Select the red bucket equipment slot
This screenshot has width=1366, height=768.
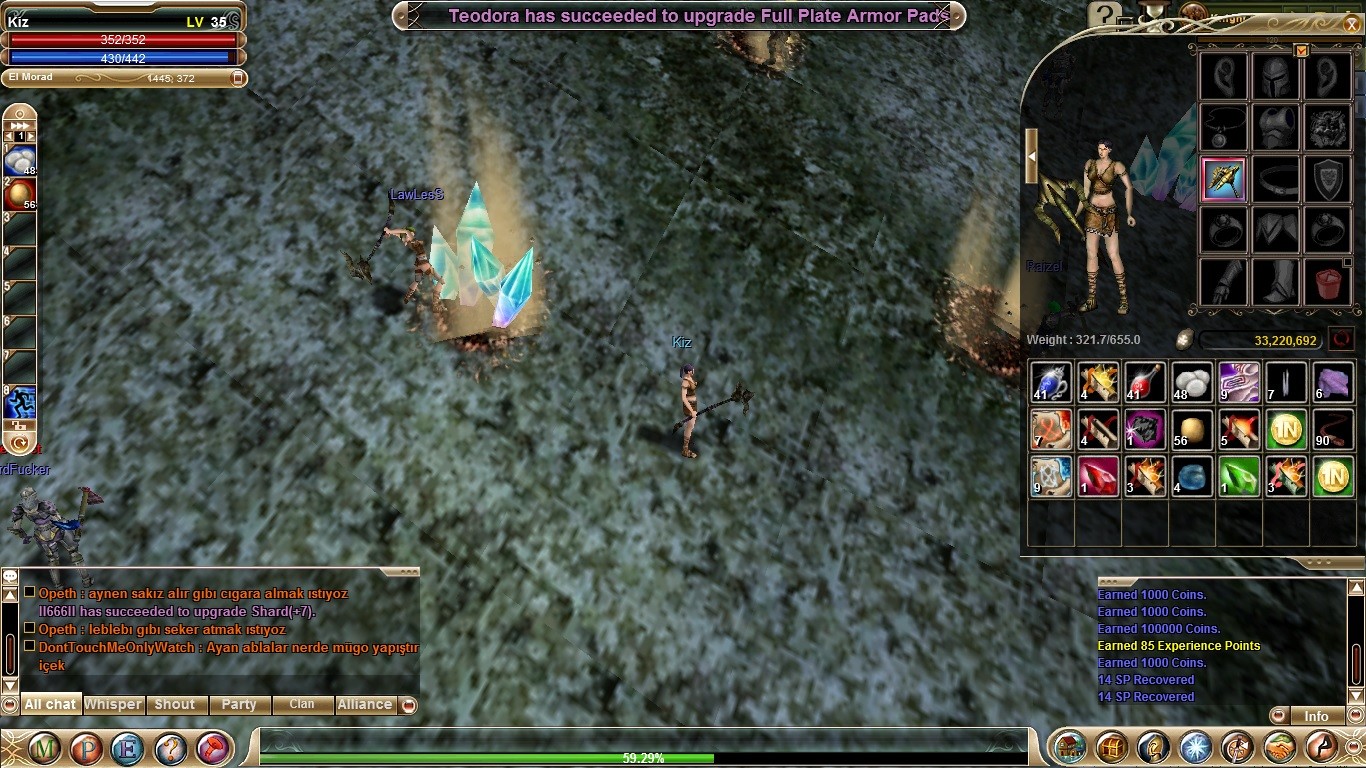(x=1328, y=281)
